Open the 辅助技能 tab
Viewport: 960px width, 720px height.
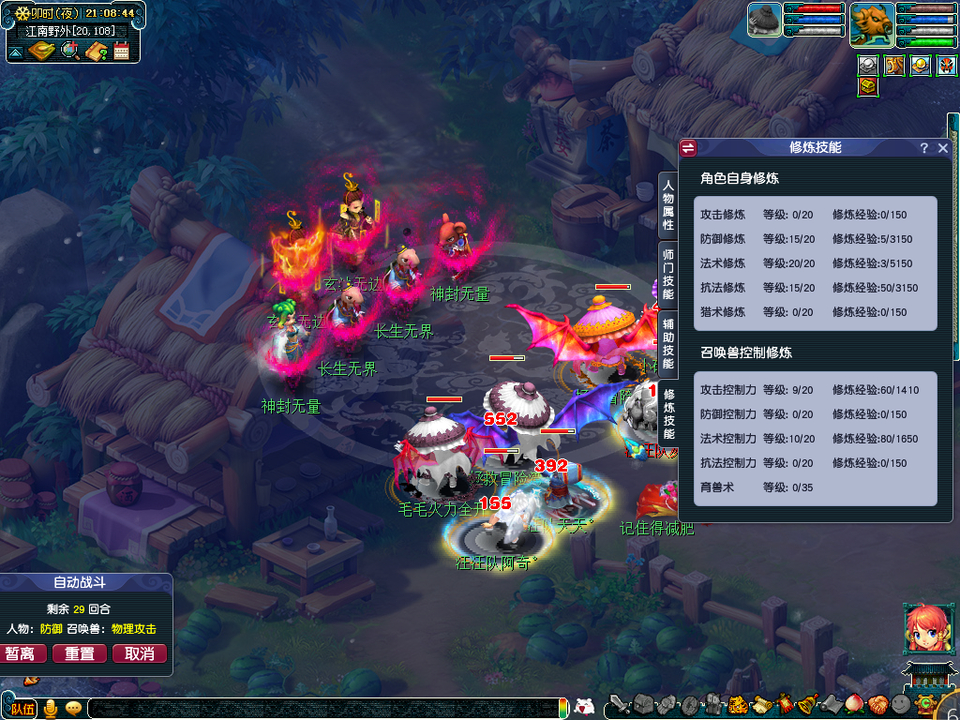[x=668, y=343]
